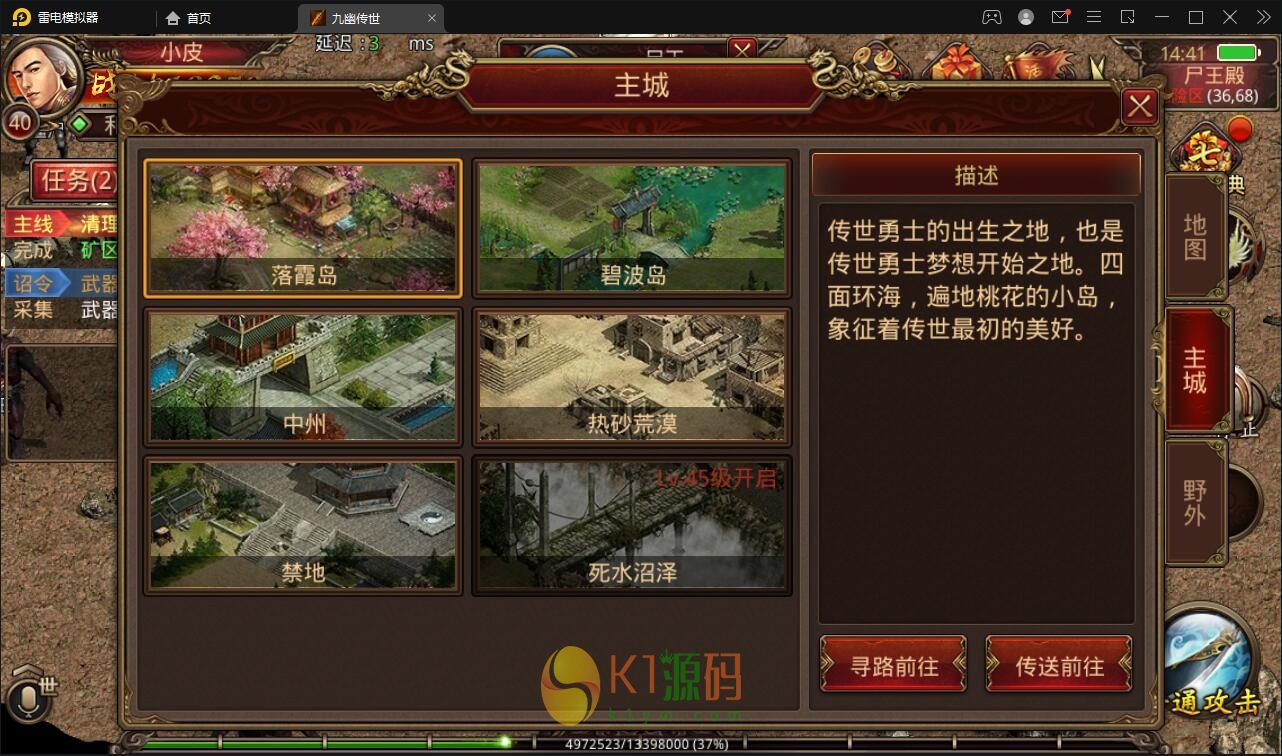This screenshot has height=756, width=1282.
Task: Select the 碧波岛 map thumbnail
Action: 631,228
